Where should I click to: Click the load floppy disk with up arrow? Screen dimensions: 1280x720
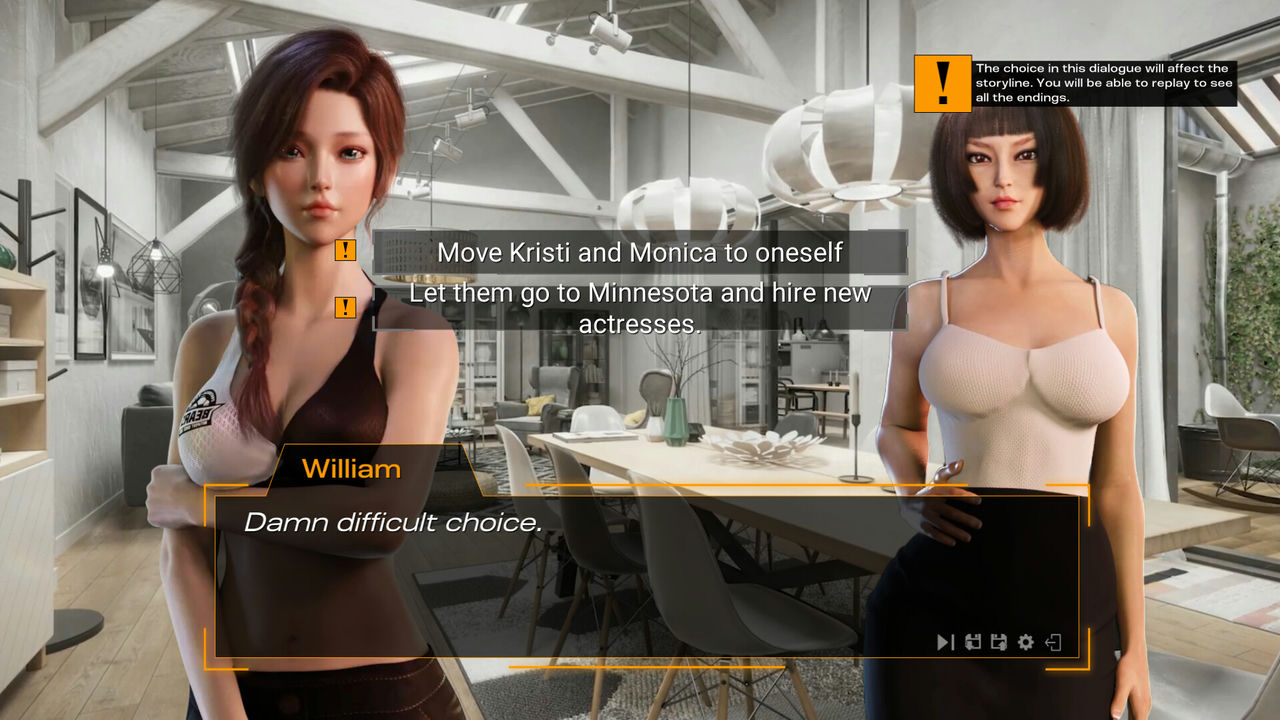pos(998,642)
